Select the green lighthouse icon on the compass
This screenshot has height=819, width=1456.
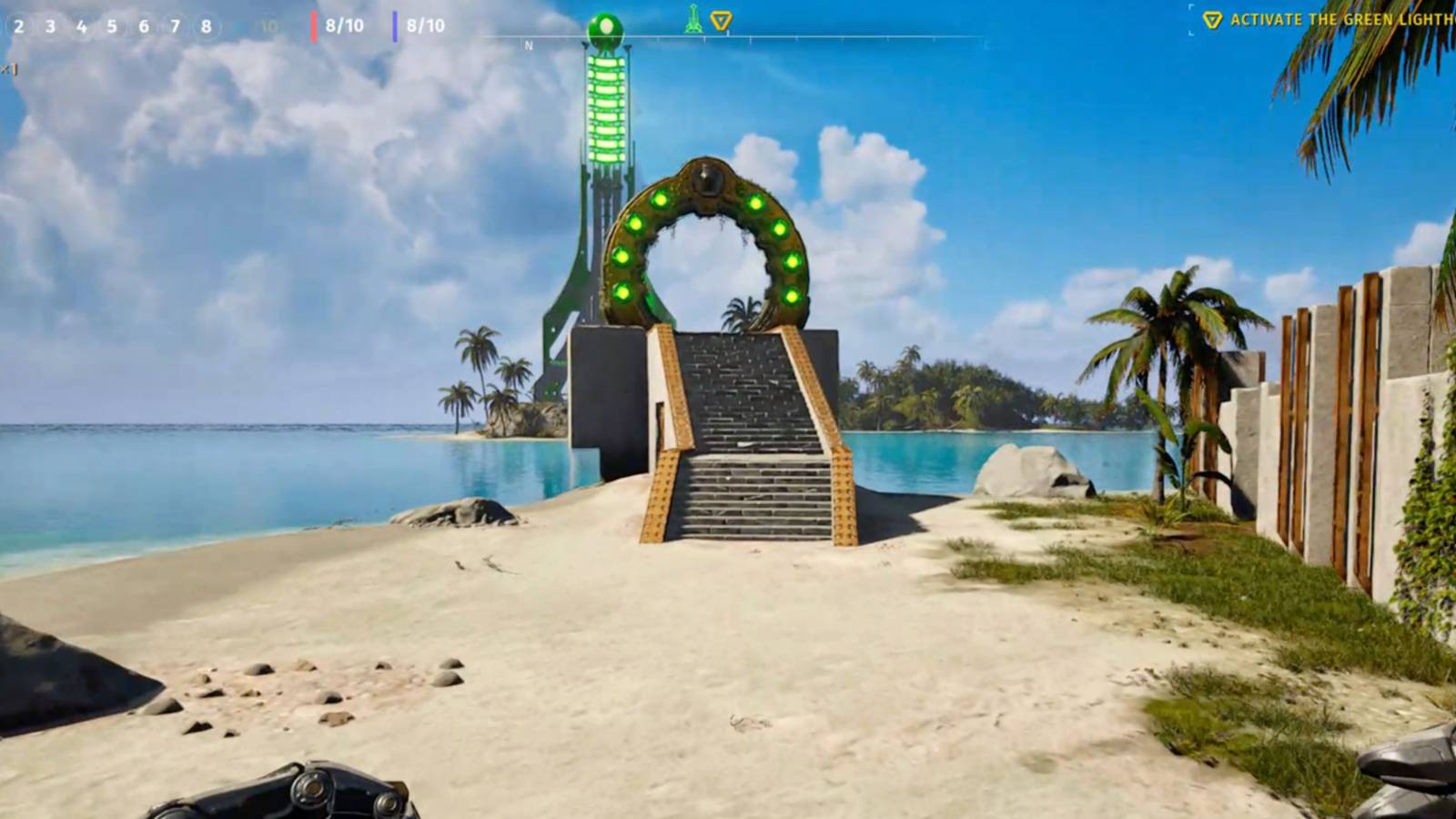click(x=693, y=20)
